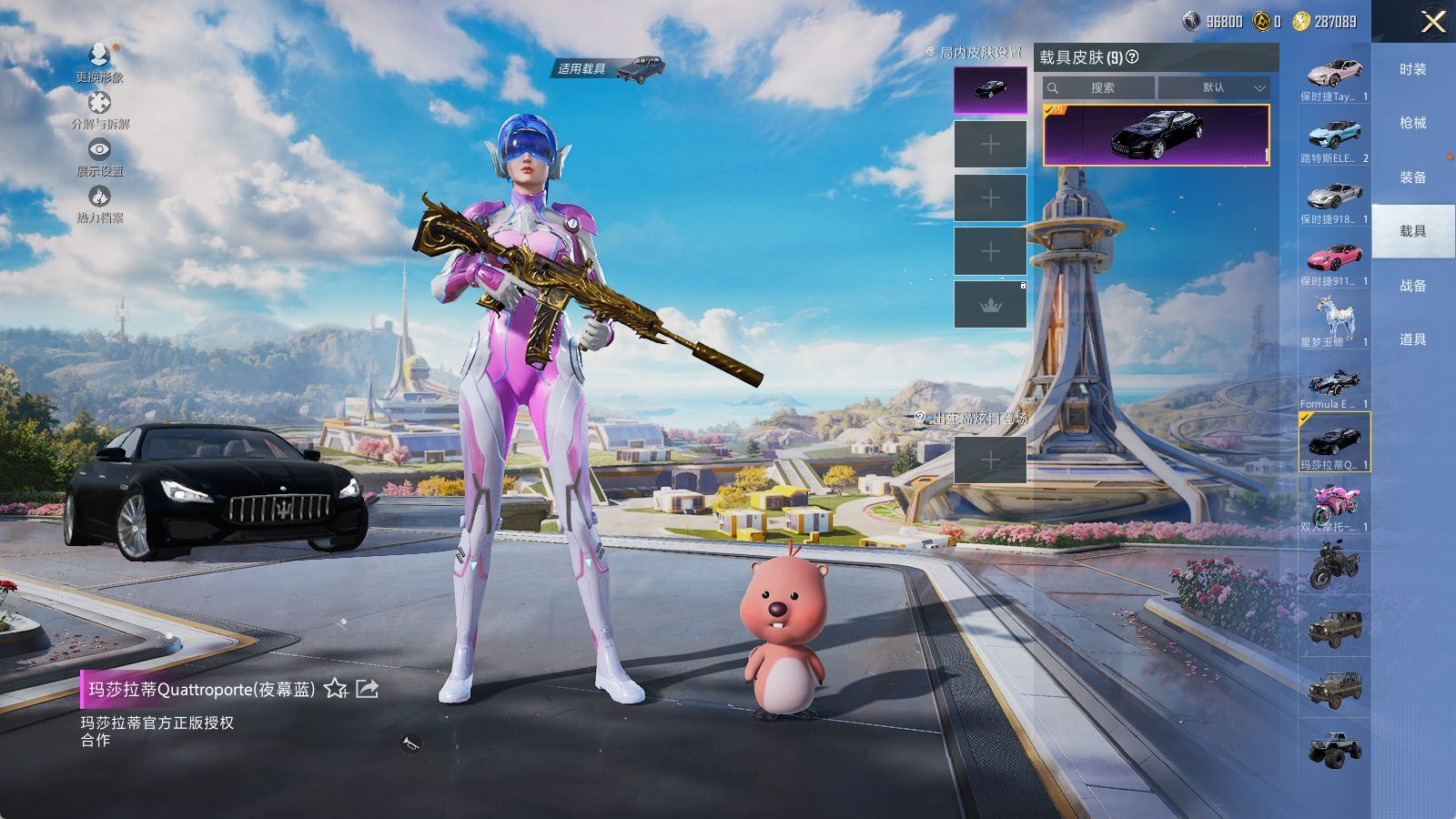This screenshot has height=819, width=1456.
Task: Open 分解与拆解 dismantle option
Action: tap(100, 103)
